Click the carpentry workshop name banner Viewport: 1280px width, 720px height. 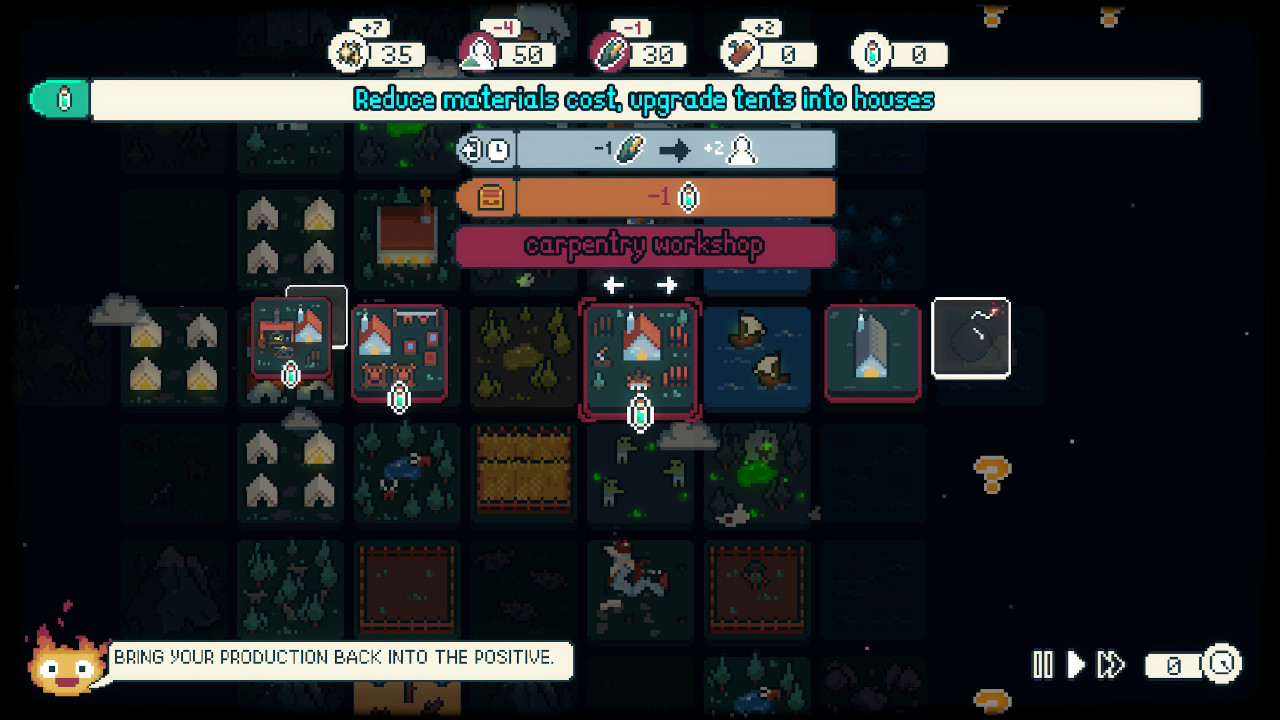[645, 246]
